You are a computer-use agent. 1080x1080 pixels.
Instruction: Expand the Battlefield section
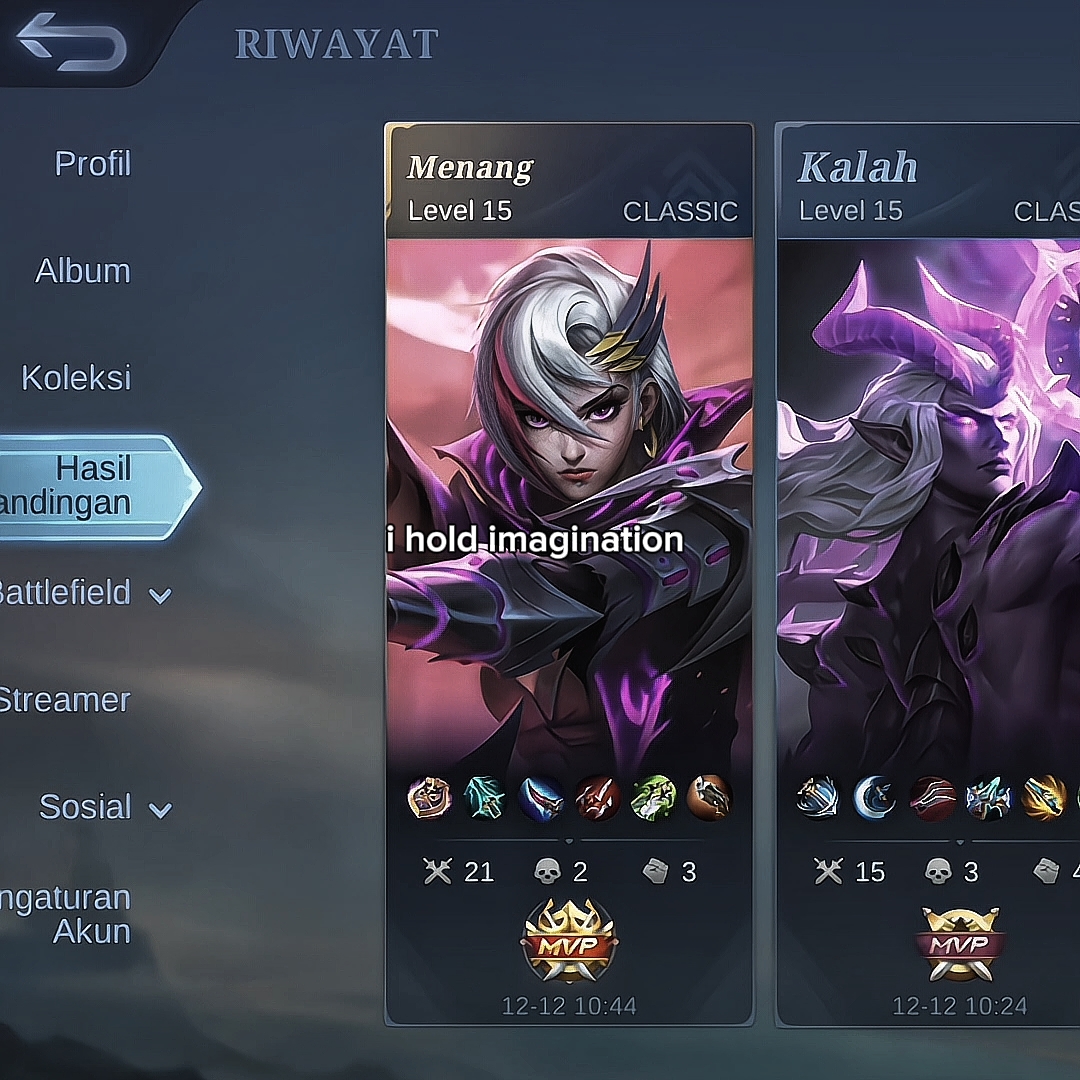tap(84, 593)
